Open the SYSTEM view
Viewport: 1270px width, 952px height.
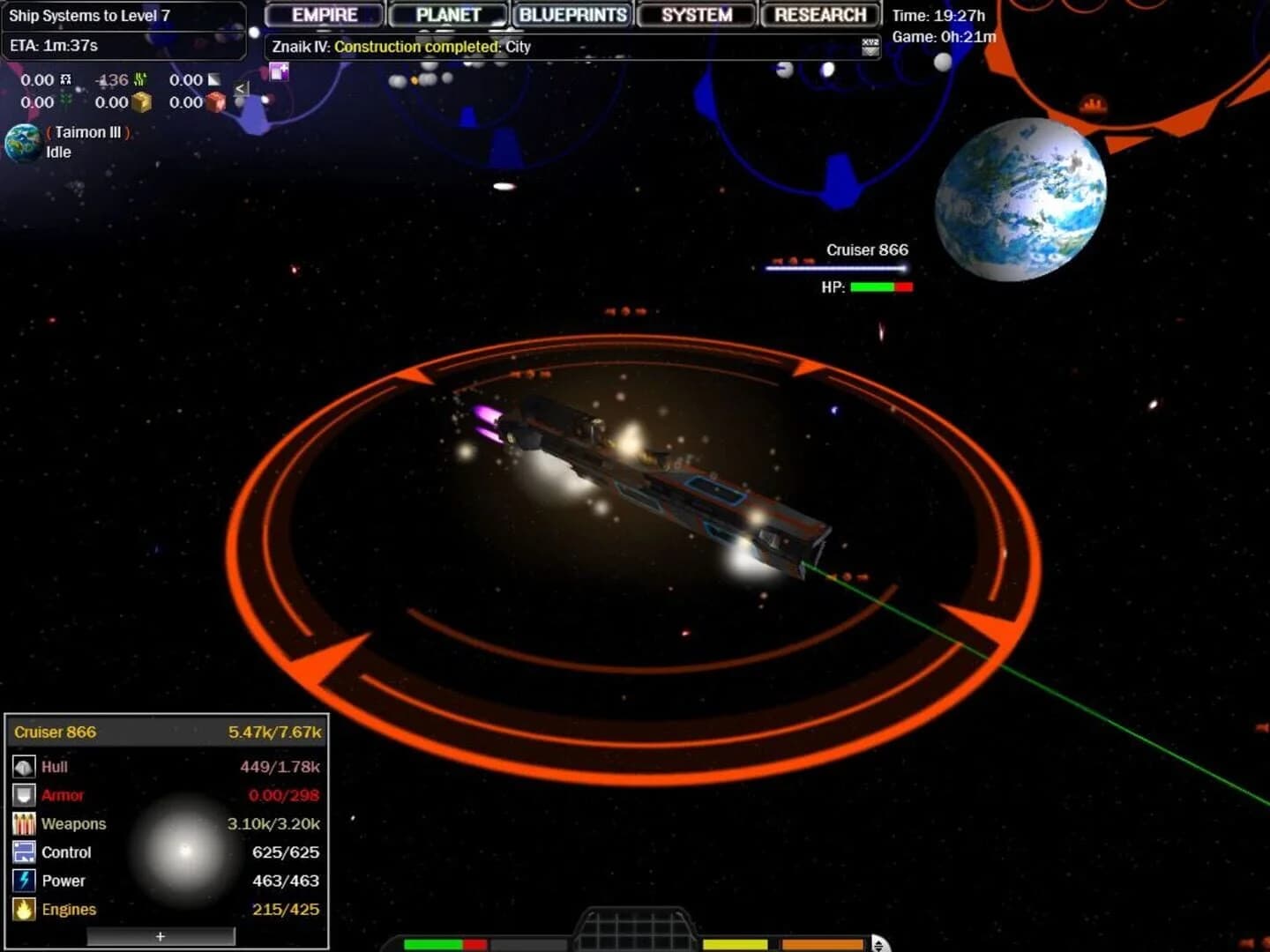pos(696,14)
